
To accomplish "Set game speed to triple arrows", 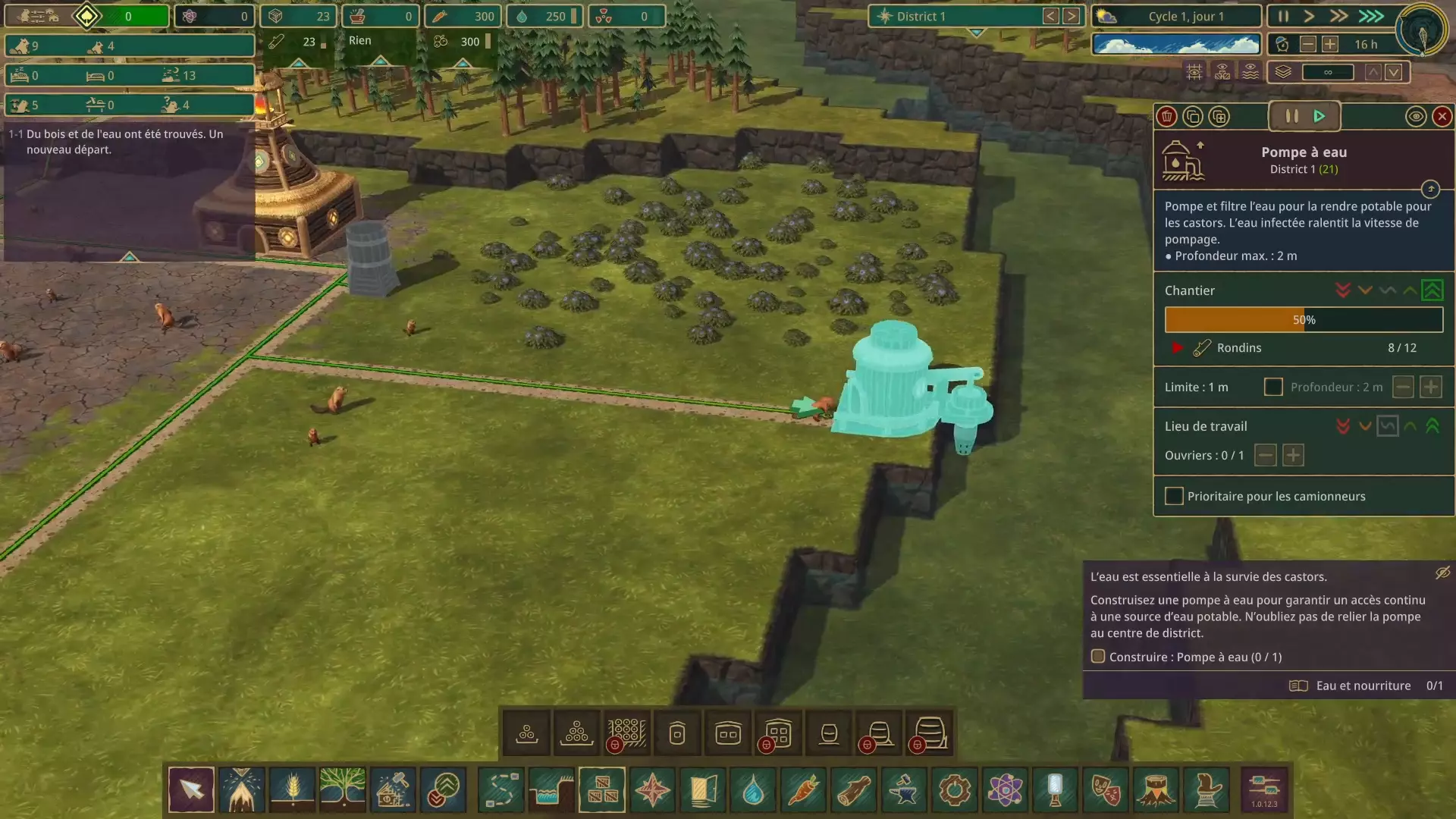I will click(1370, 16).
